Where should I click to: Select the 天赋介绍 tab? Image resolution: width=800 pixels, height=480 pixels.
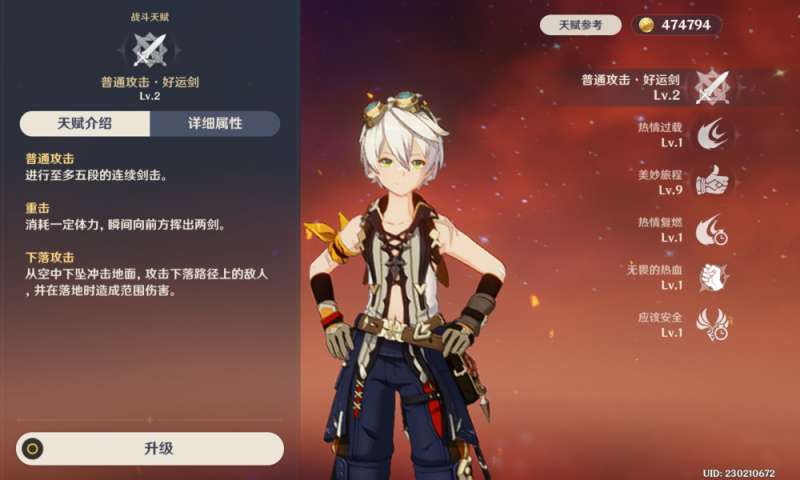pyautogui.click(x=85, y=124)
